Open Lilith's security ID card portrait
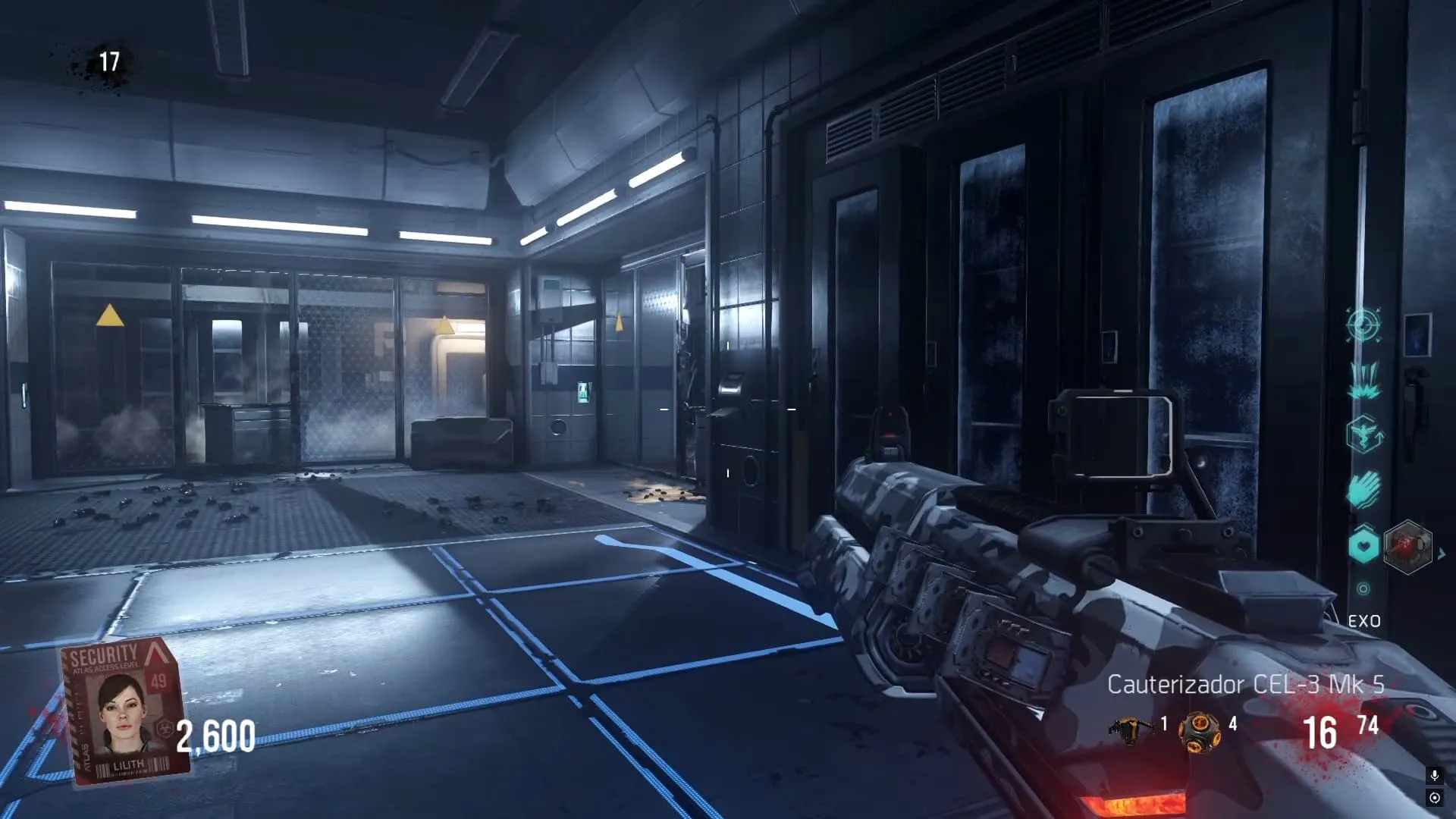The height and width of the screenshot is (819, 1456). [124, 710]
